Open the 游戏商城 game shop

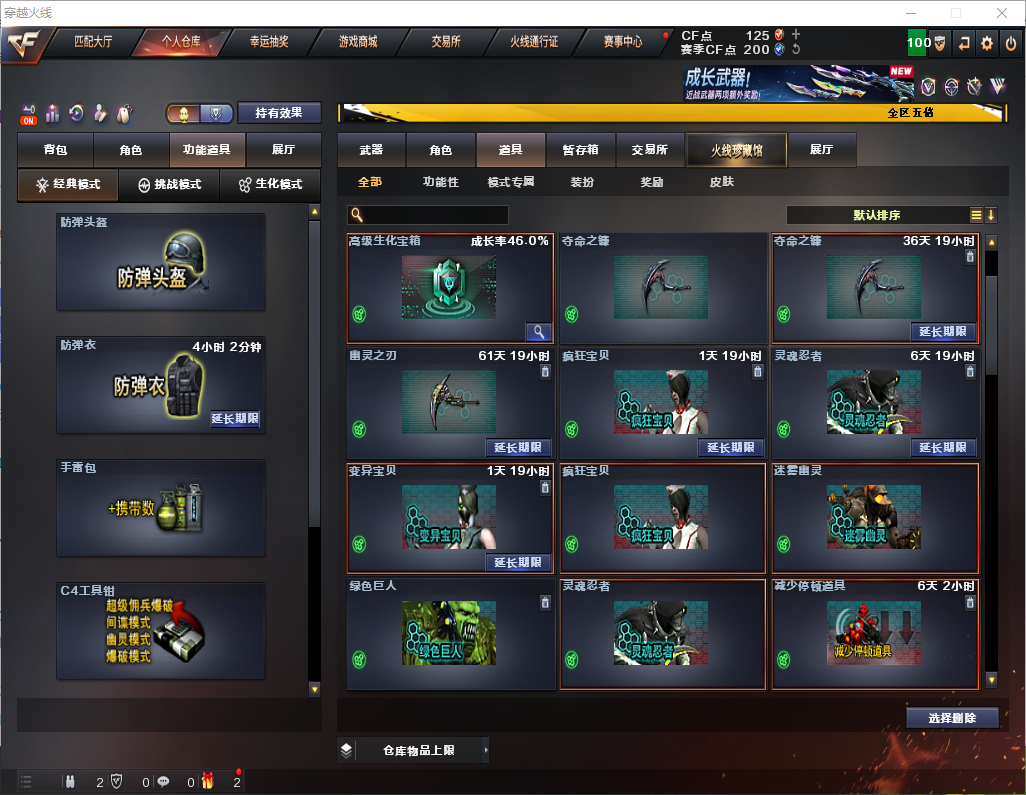357,43
